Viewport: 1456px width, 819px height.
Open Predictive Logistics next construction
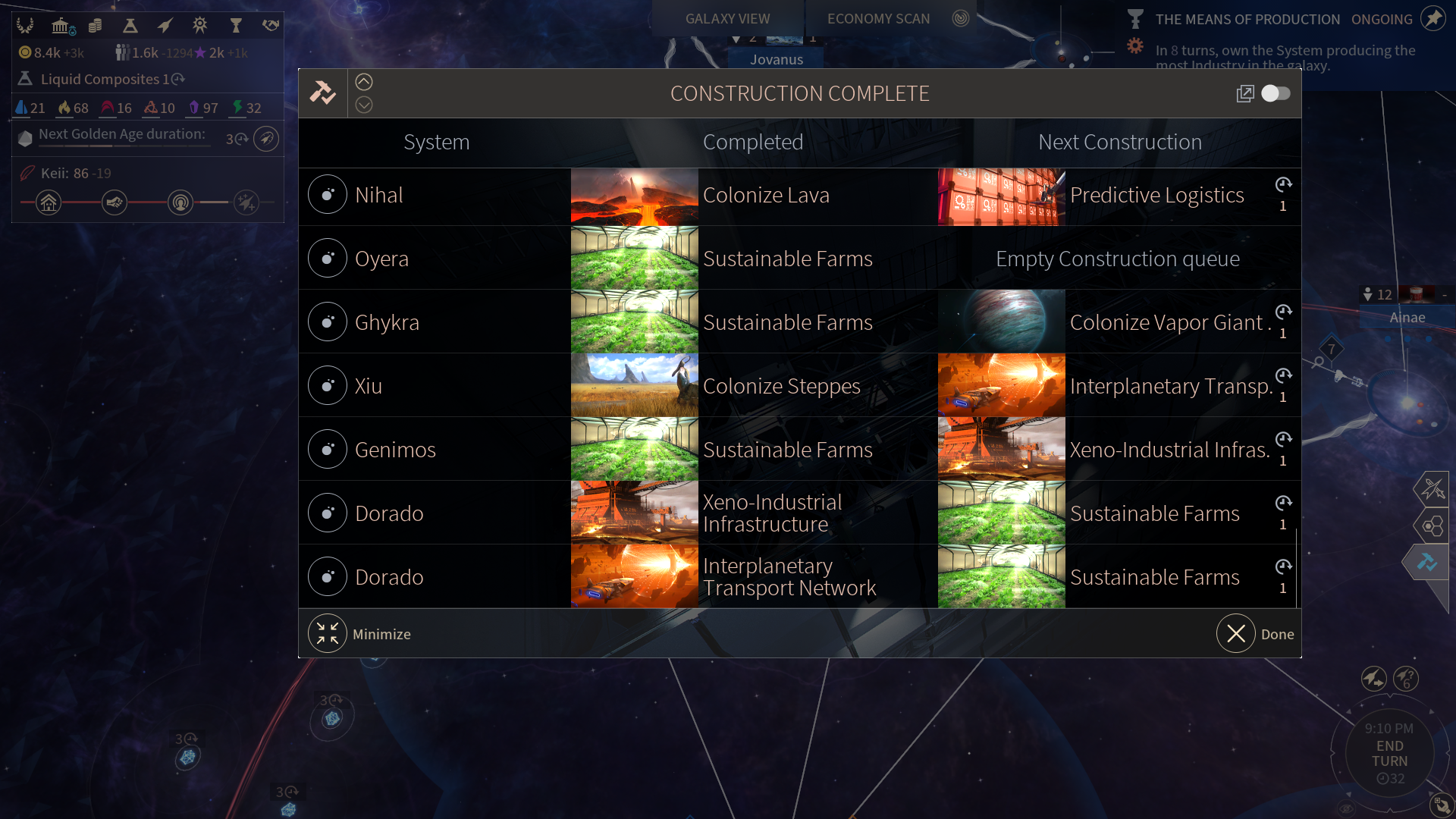[x=1156, y=195]
